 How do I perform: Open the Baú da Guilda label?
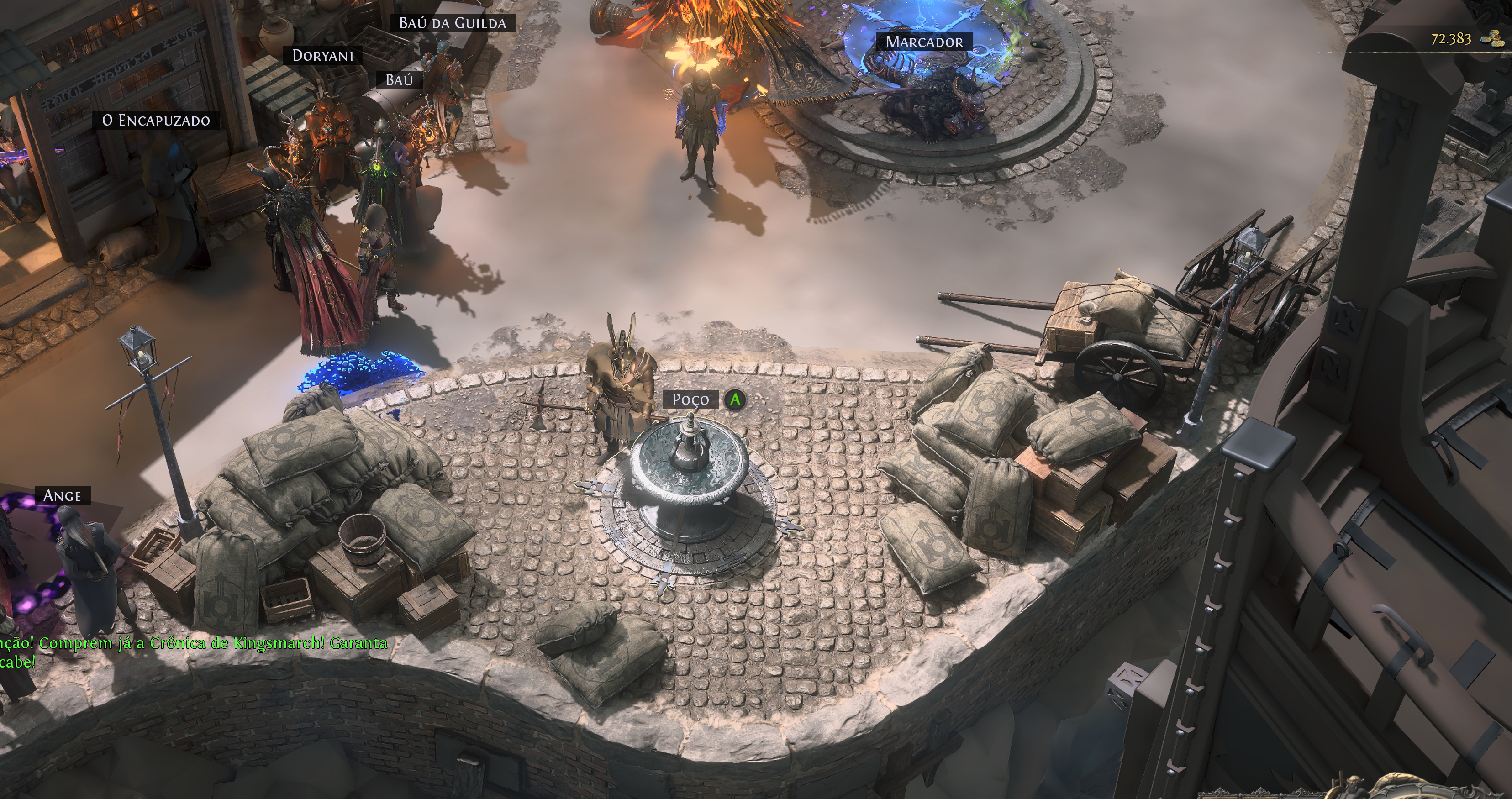coord(453,23)
